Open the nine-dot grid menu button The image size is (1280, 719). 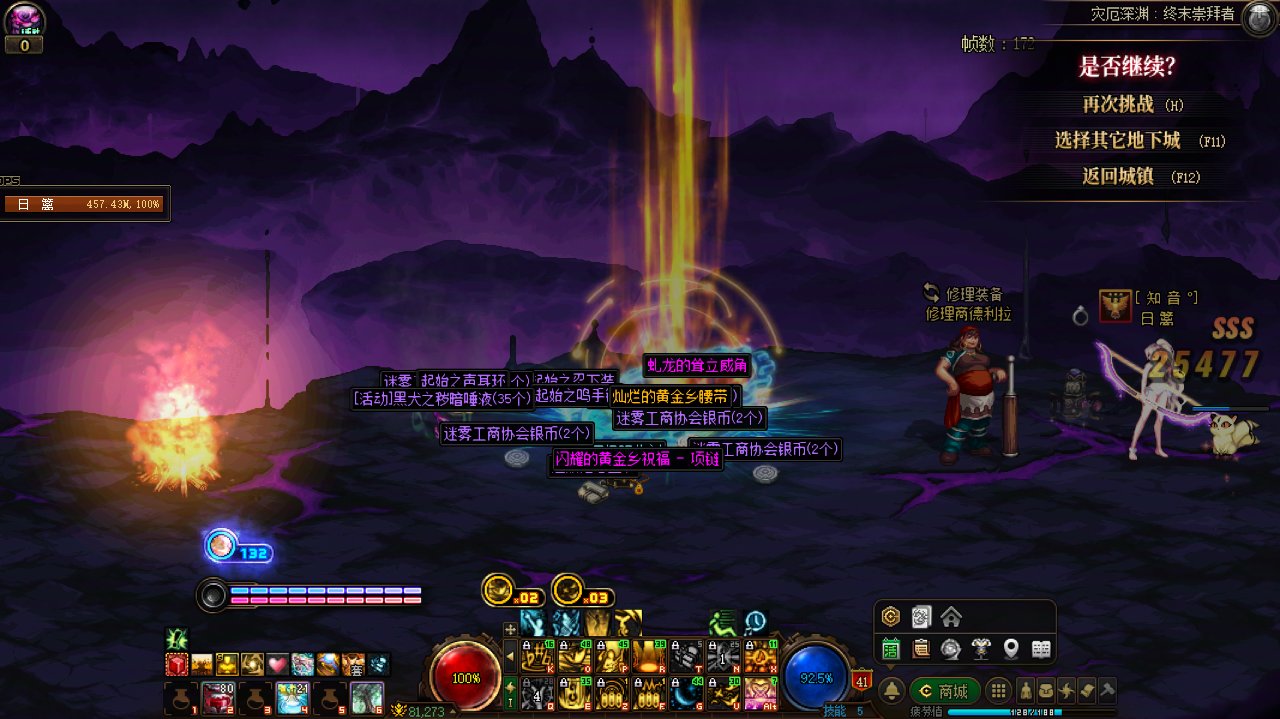pyautogui.click(x=998, y=691)
